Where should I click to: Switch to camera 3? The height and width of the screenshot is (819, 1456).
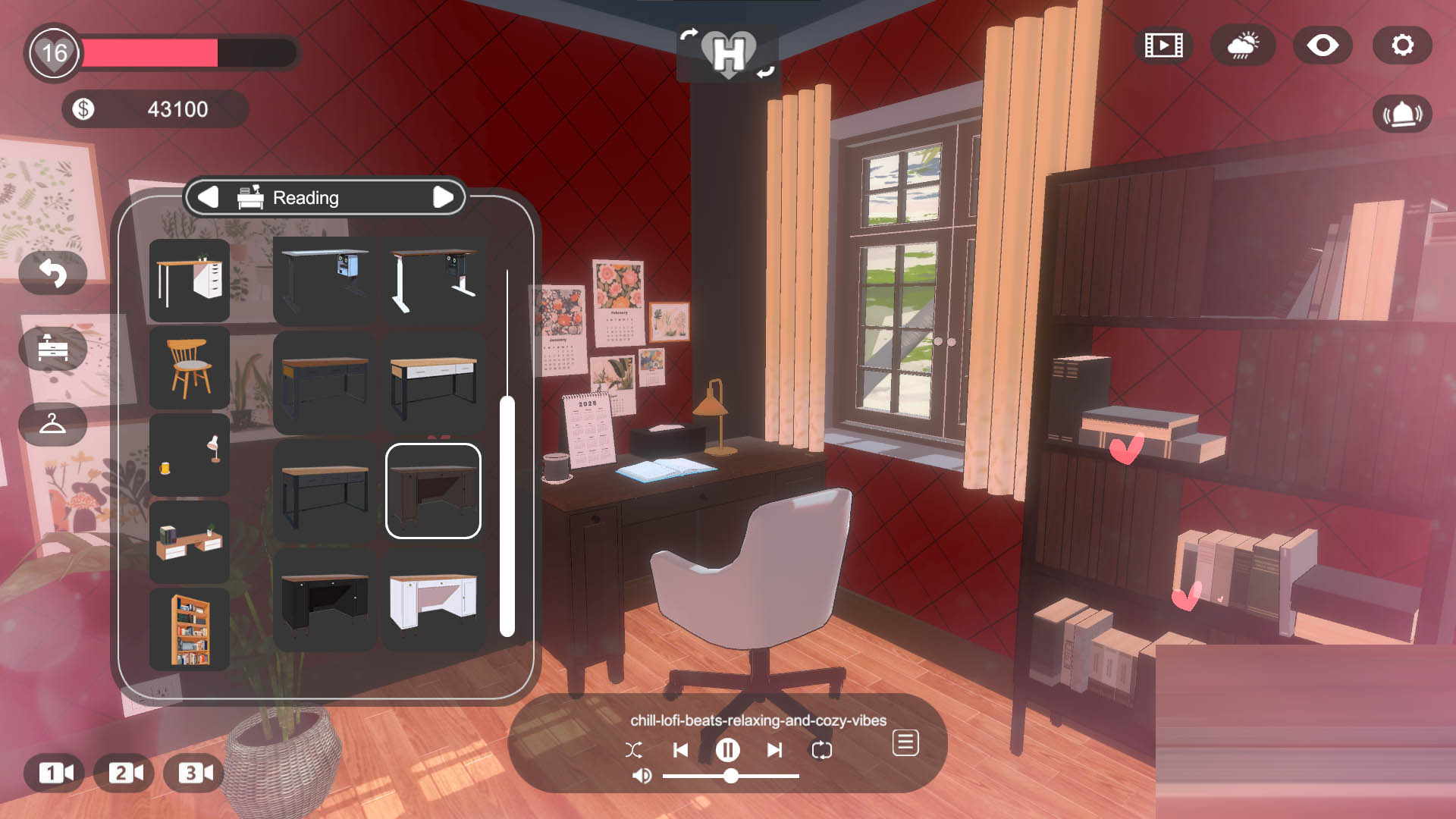[x=195, y=773]
